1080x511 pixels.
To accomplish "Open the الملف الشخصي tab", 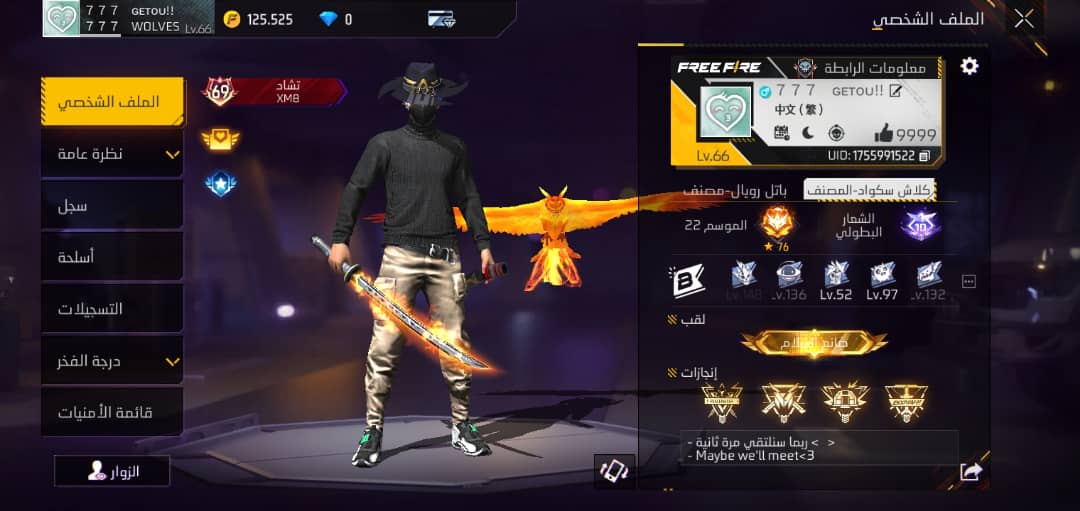I will (112, 102).
